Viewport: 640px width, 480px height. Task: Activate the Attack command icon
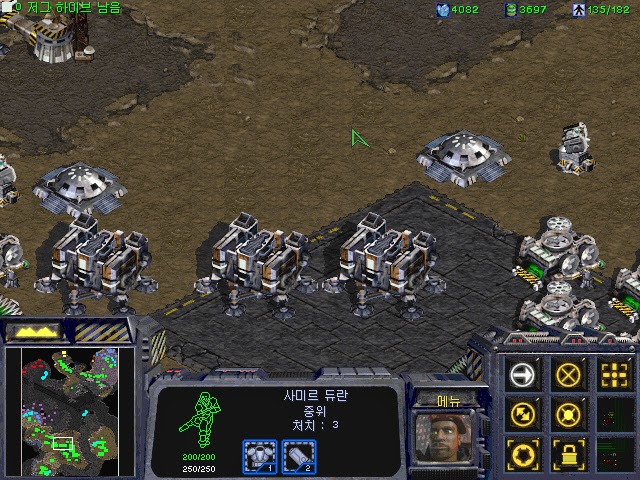[614, 375]
